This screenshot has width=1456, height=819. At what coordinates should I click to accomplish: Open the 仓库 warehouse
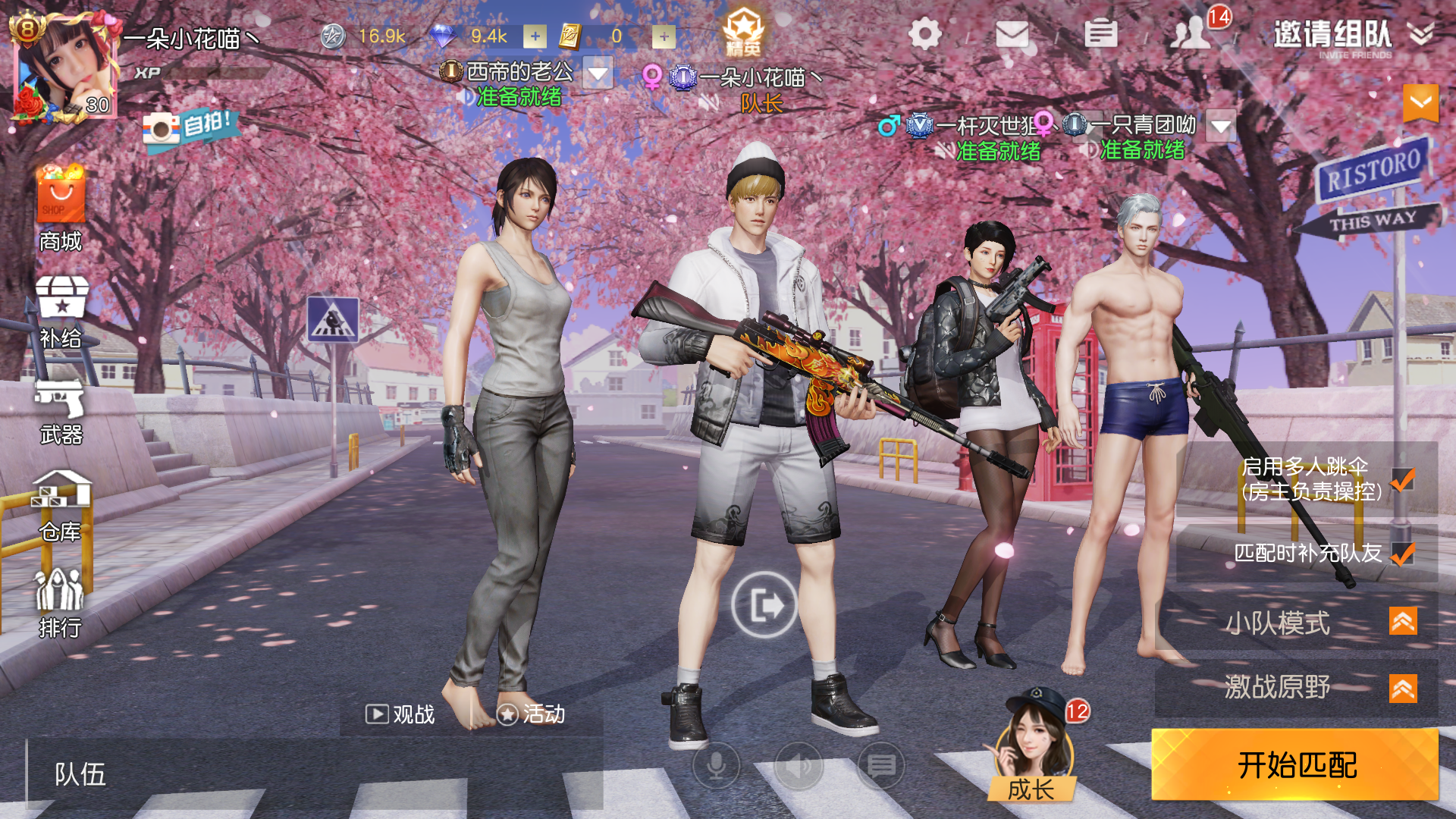tap(61, 506)
